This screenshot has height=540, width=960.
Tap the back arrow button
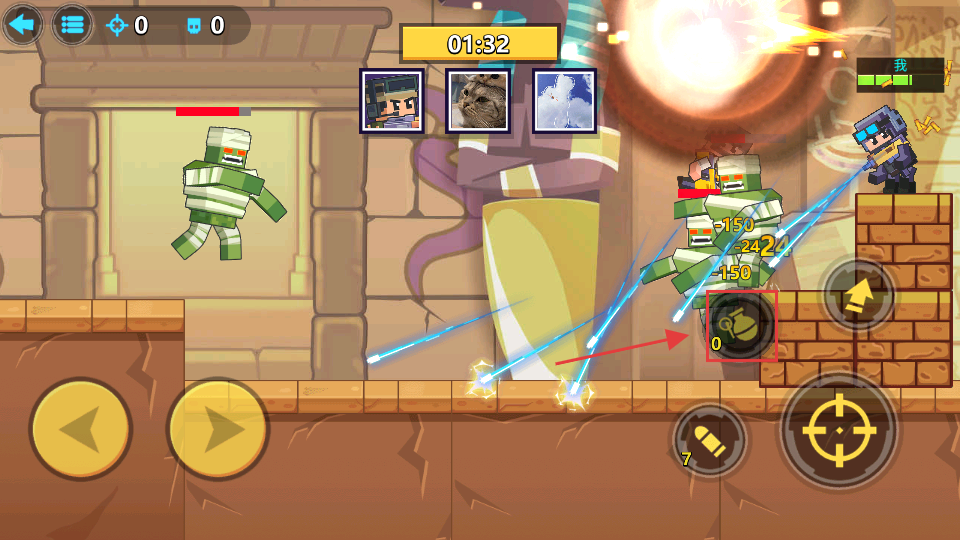22,25
